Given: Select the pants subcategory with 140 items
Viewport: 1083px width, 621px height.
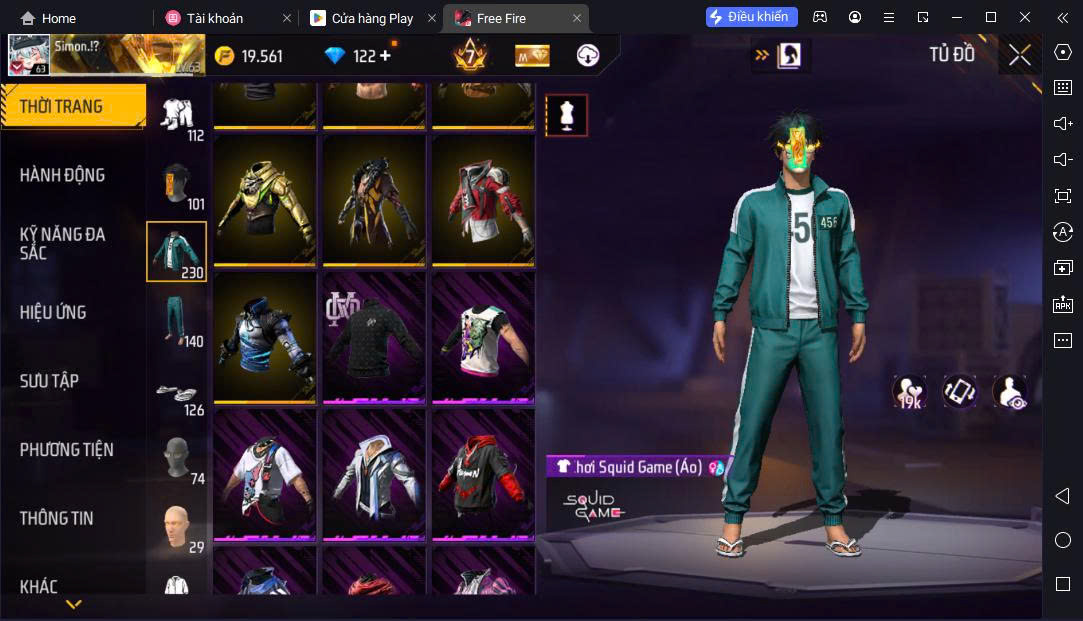Looking at the screenshot, I should pos(177,321).
